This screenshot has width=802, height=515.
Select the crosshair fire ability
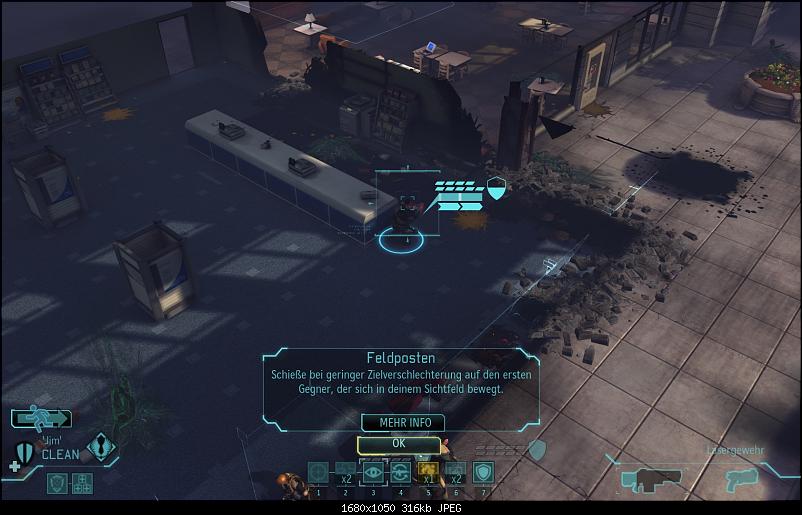pos(318,472)
